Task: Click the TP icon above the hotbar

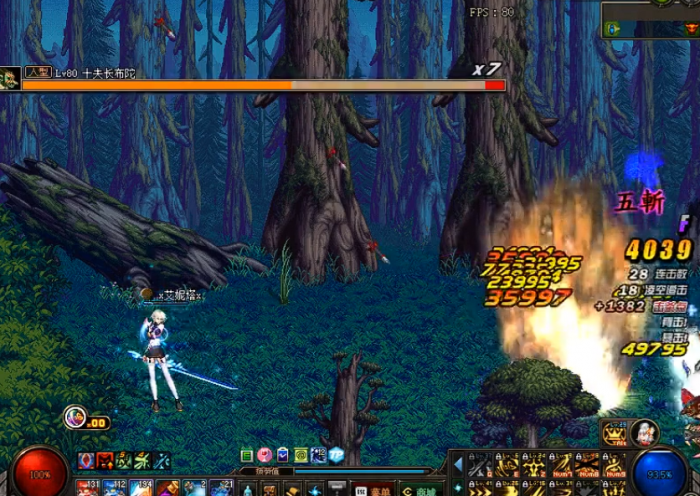Action: click(335, 455)
